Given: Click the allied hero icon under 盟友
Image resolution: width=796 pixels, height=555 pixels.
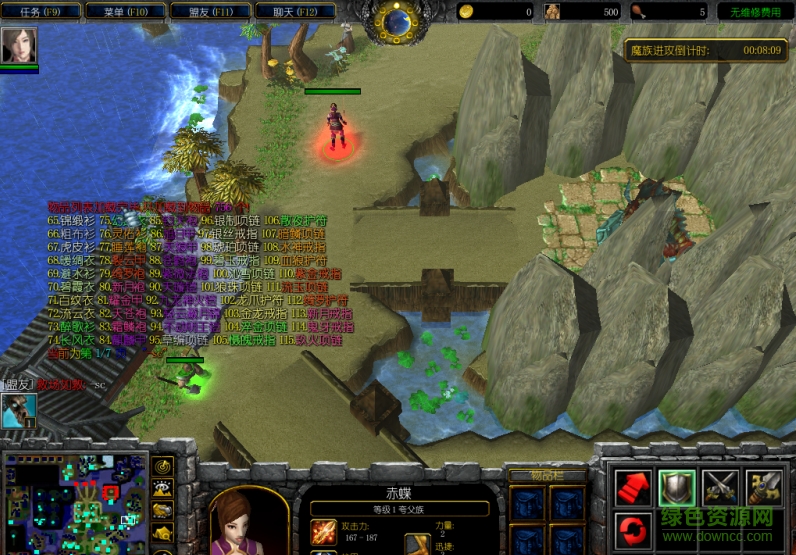Looking at the screenshot, I should (x=18, y=411).
